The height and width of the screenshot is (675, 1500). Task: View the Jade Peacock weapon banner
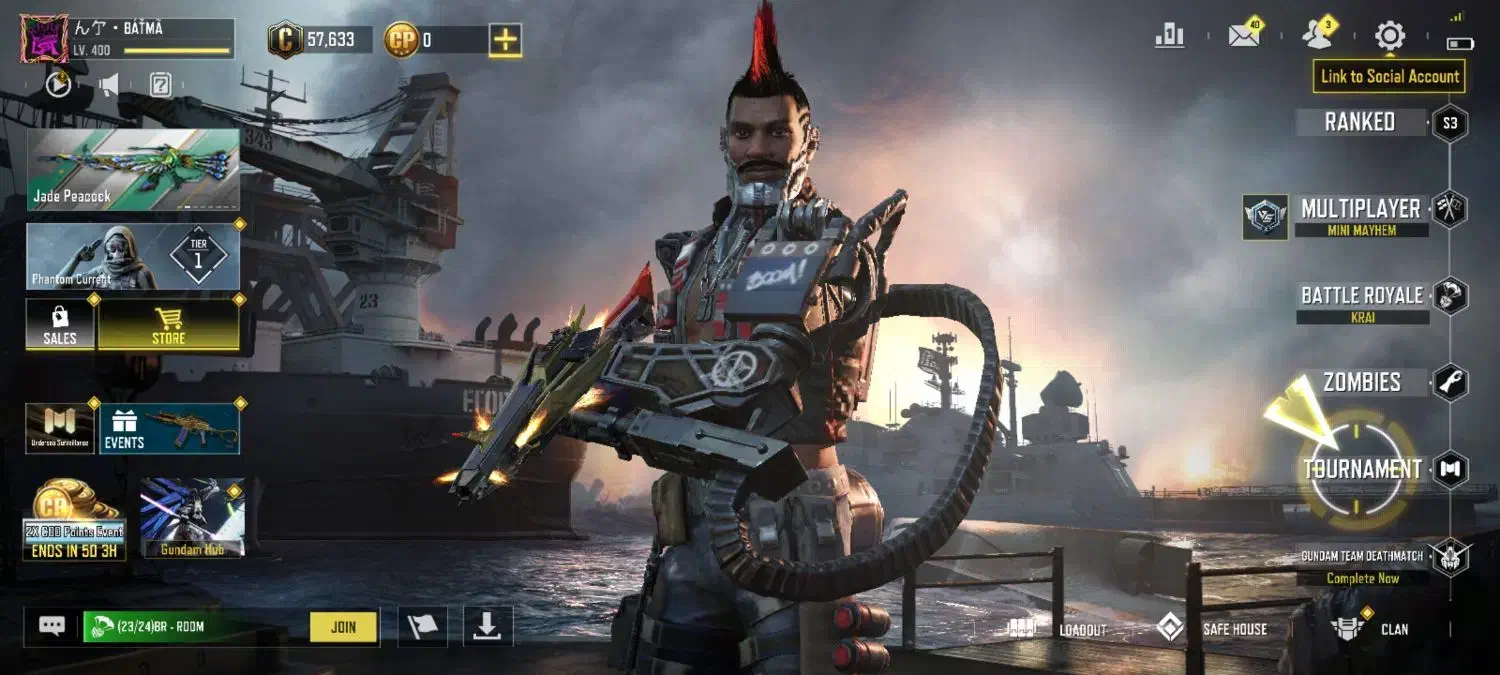click(x=133, y=169)
